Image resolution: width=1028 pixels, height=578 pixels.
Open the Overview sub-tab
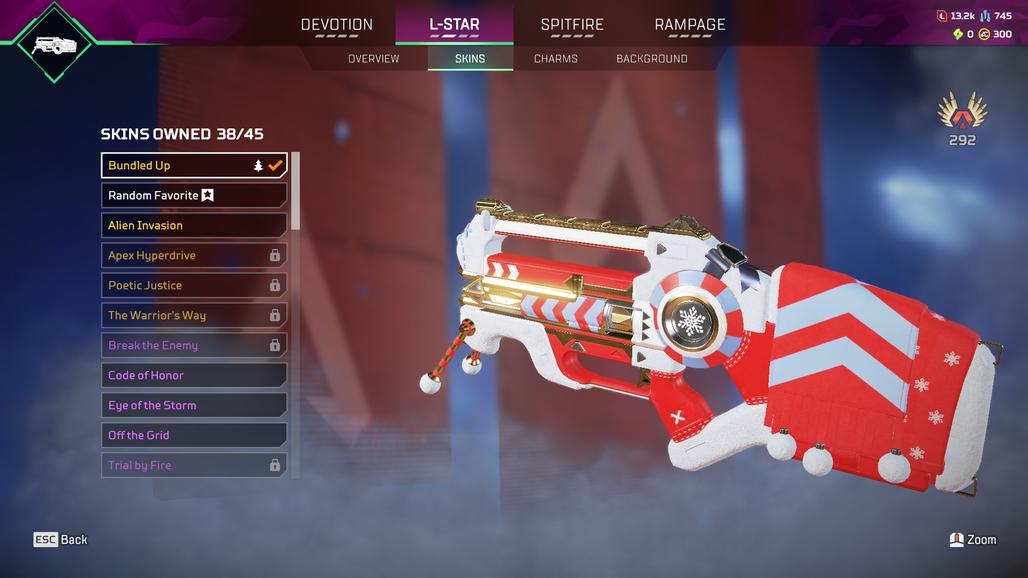tap(373, 59)
